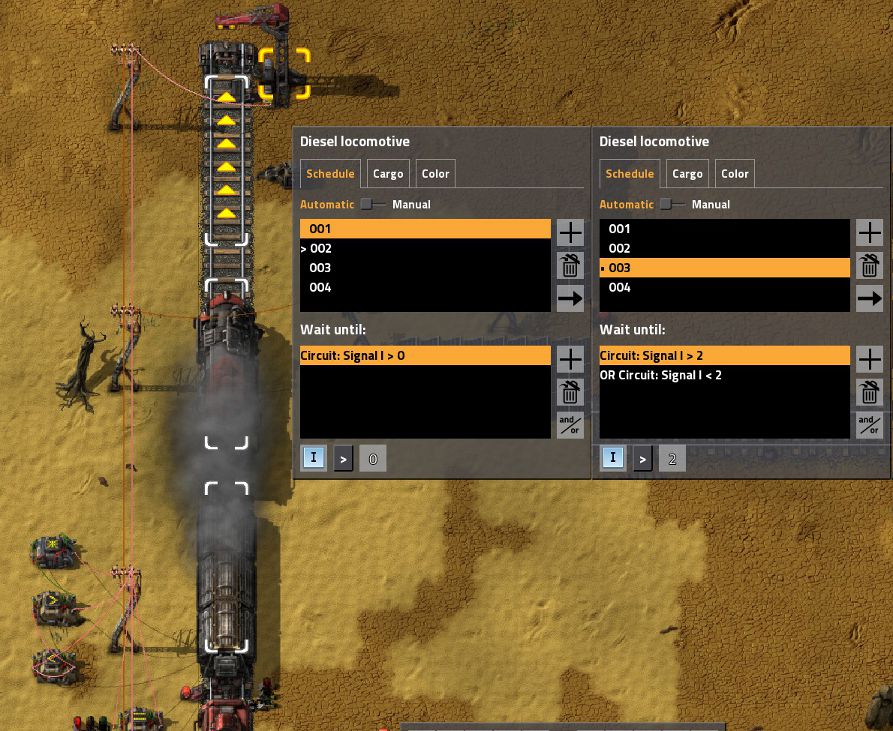Select the "Circuit: Signal I > 0" wait condition

tap(424, 356)
